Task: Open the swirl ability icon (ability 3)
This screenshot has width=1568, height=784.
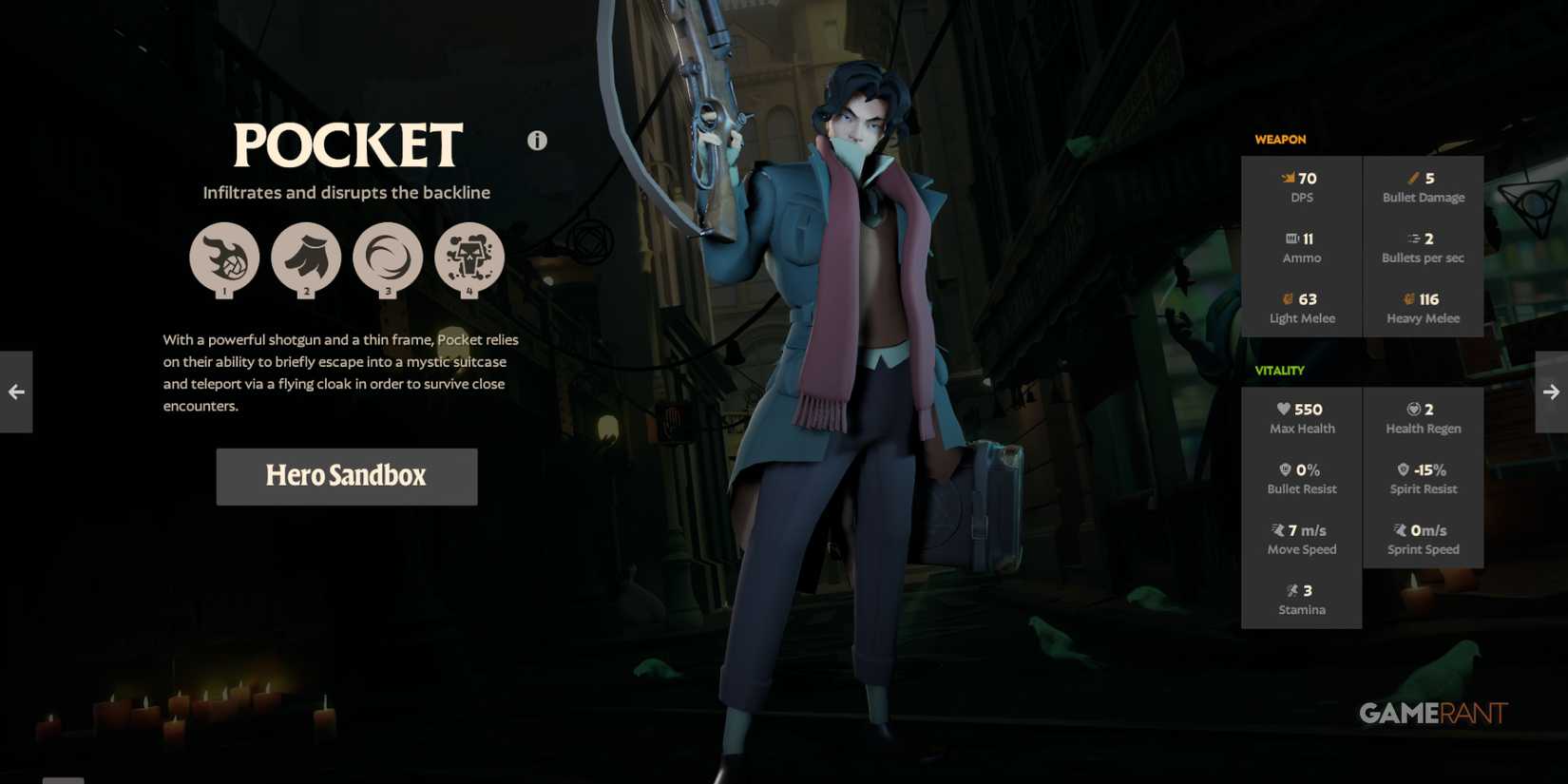Action: click(388, 258)
